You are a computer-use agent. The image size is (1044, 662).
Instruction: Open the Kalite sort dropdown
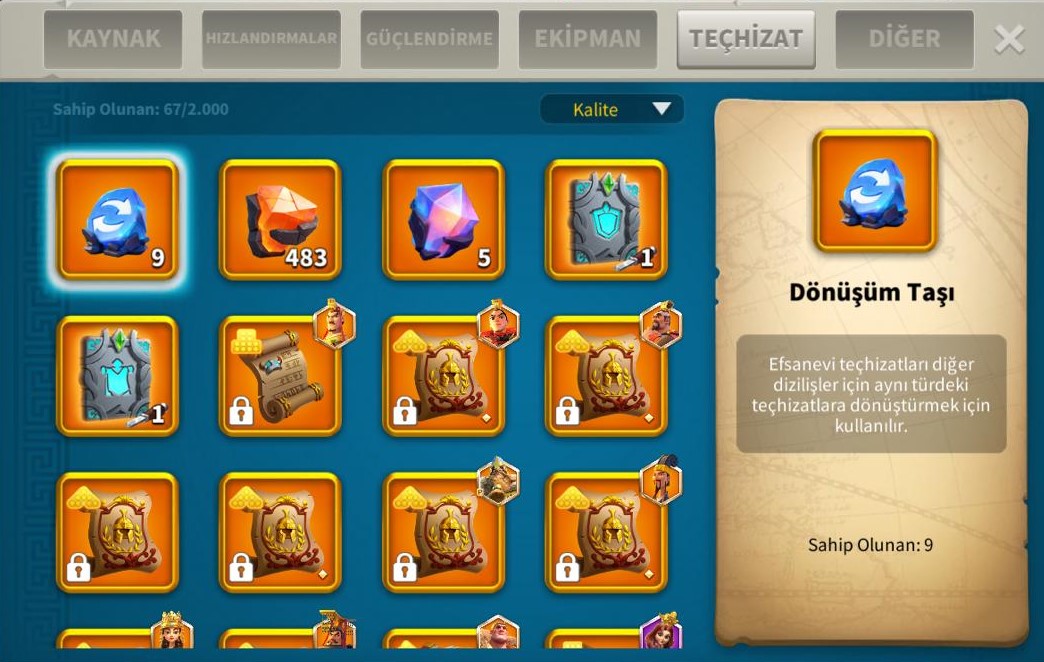tap(611, 110)
